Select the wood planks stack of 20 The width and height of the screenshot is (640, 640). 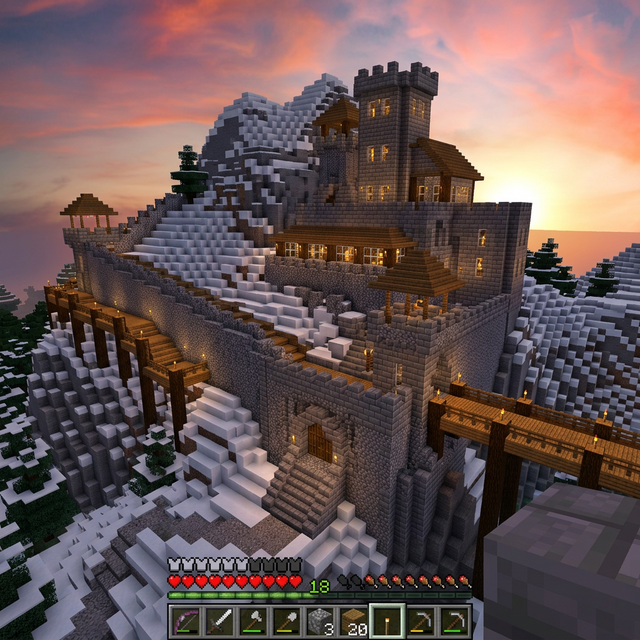[352, 621]
